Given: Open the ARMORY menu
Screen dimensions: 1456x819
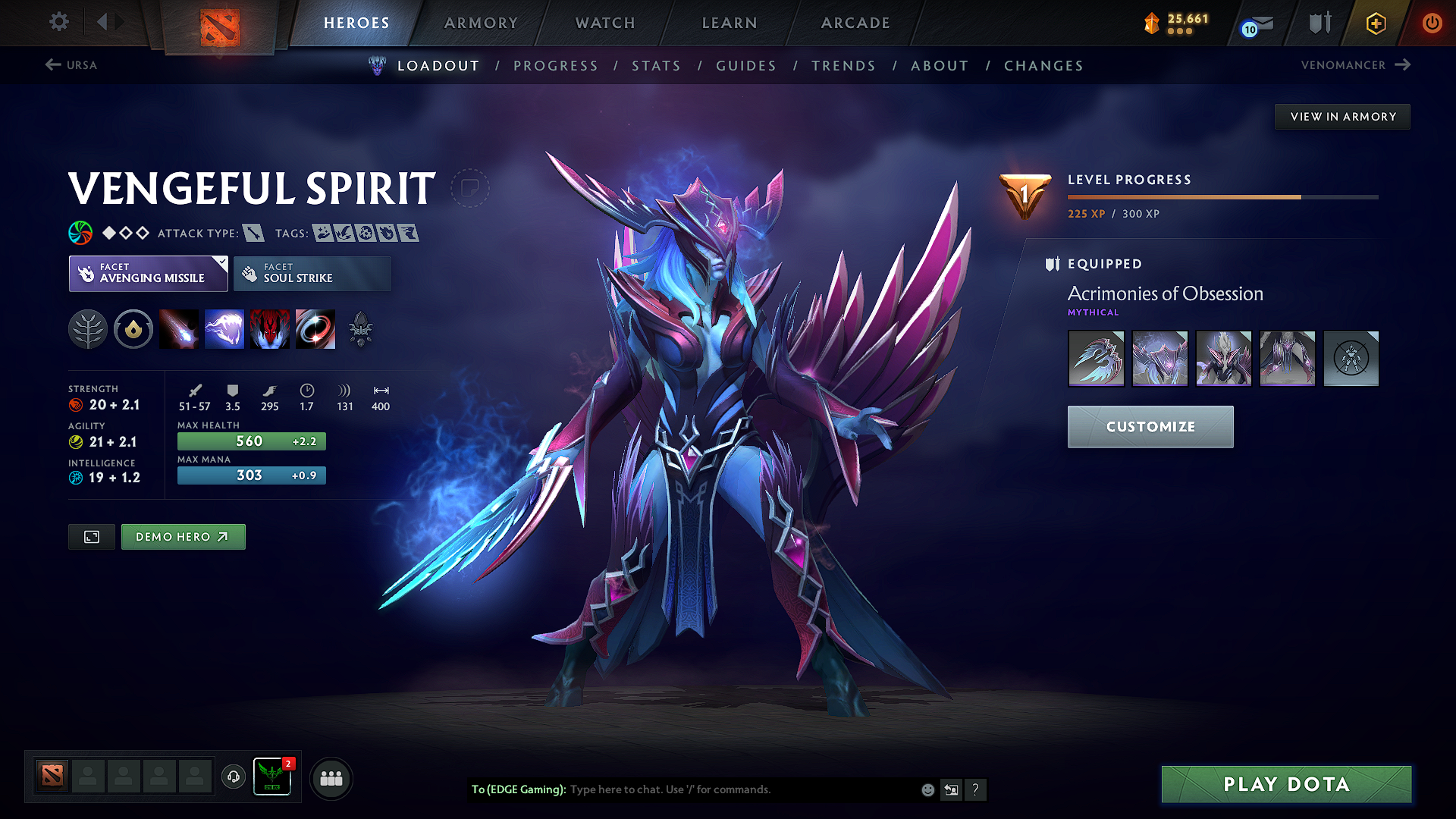Looking at the screenshot, I should (481, 23).
